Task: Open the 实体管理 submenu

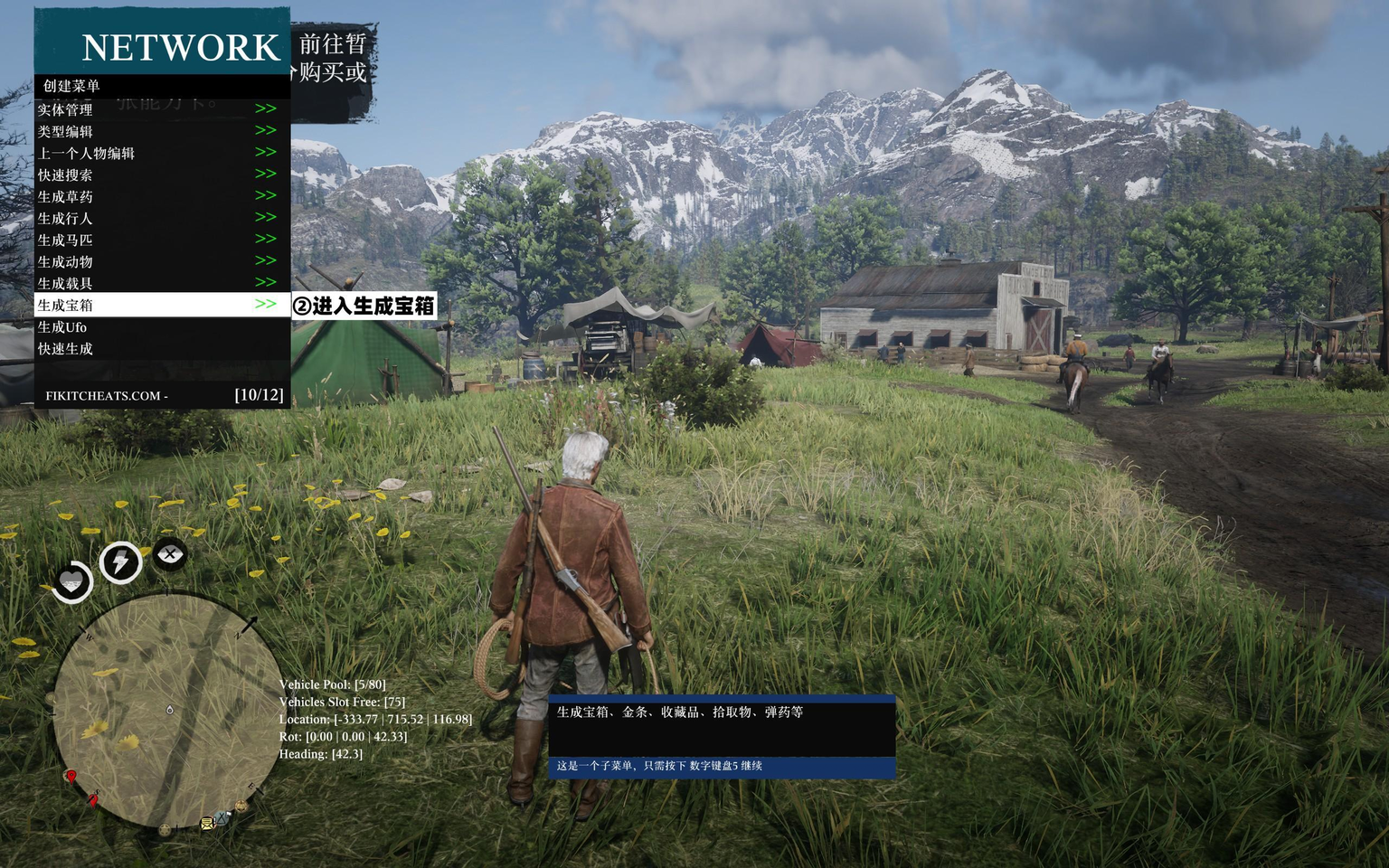Action: 65,109
